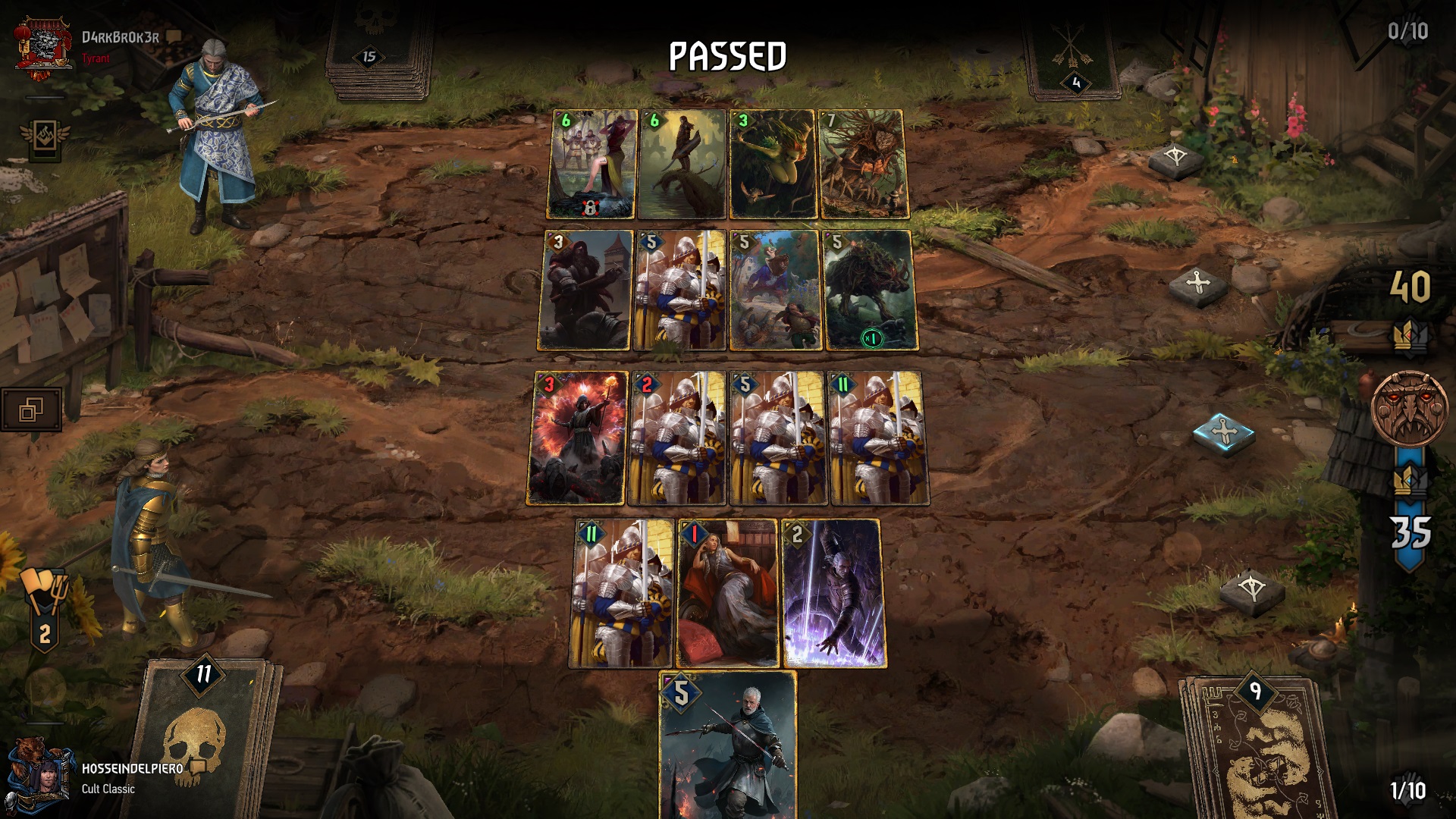Click HosseinDelPiero's avatar portrait
1456x819 pixels.
(43, 773)
